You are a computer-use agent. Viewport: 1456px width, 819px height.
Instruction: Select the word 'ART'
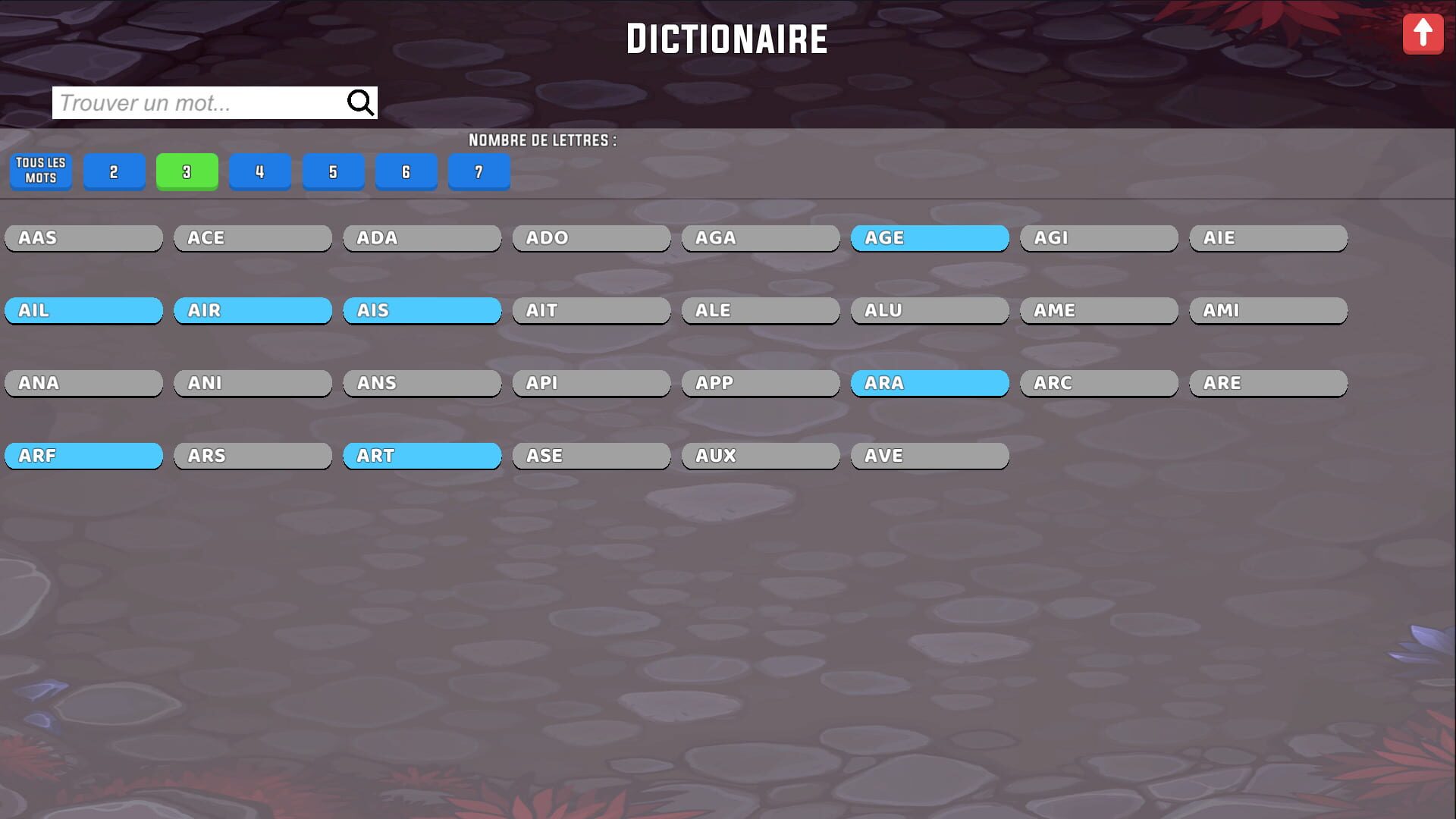tap(422, 455)
